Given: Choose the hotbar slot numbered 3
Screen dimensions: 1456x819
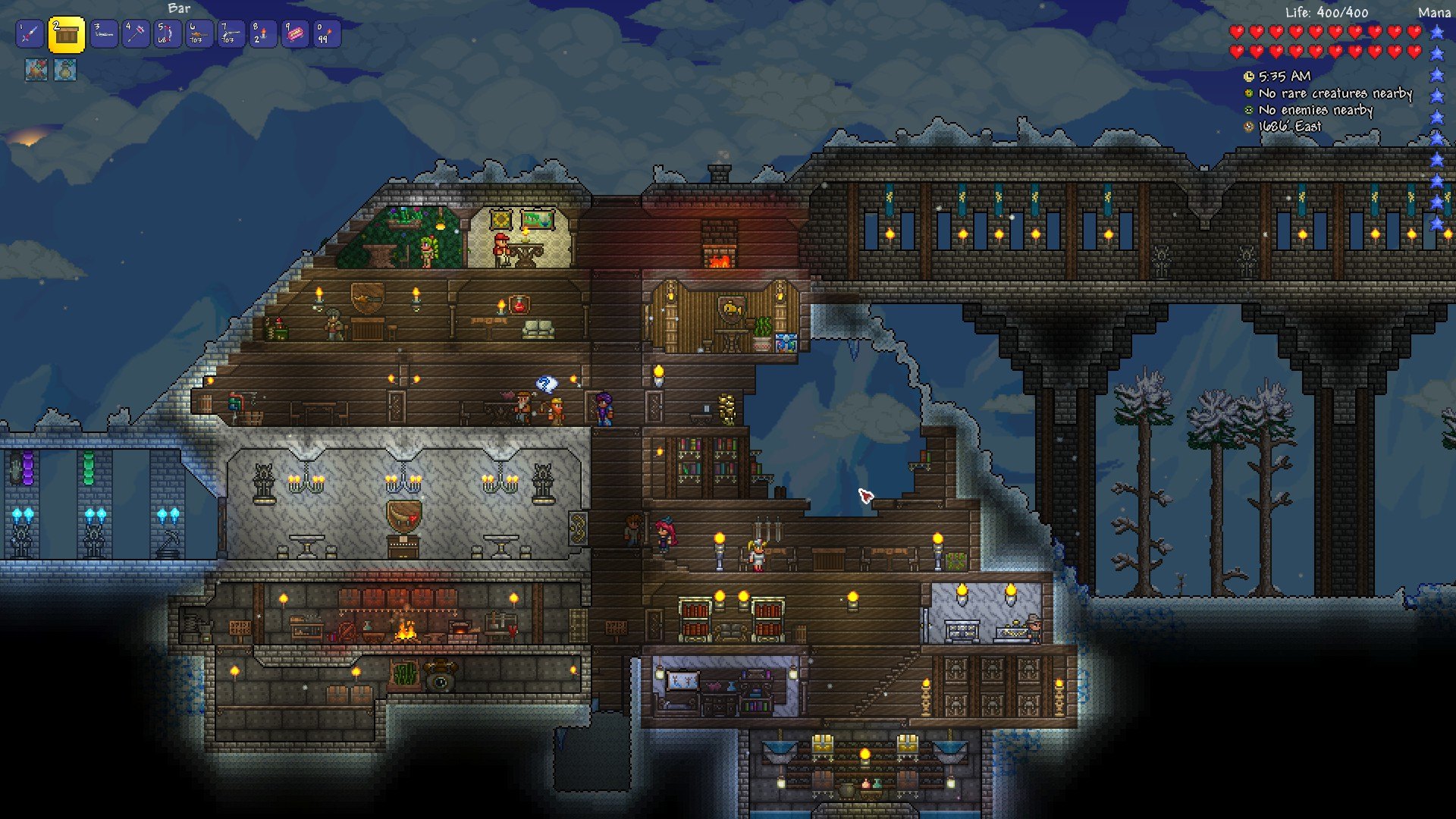Looking at the screenshot, I should click(104, 34).
